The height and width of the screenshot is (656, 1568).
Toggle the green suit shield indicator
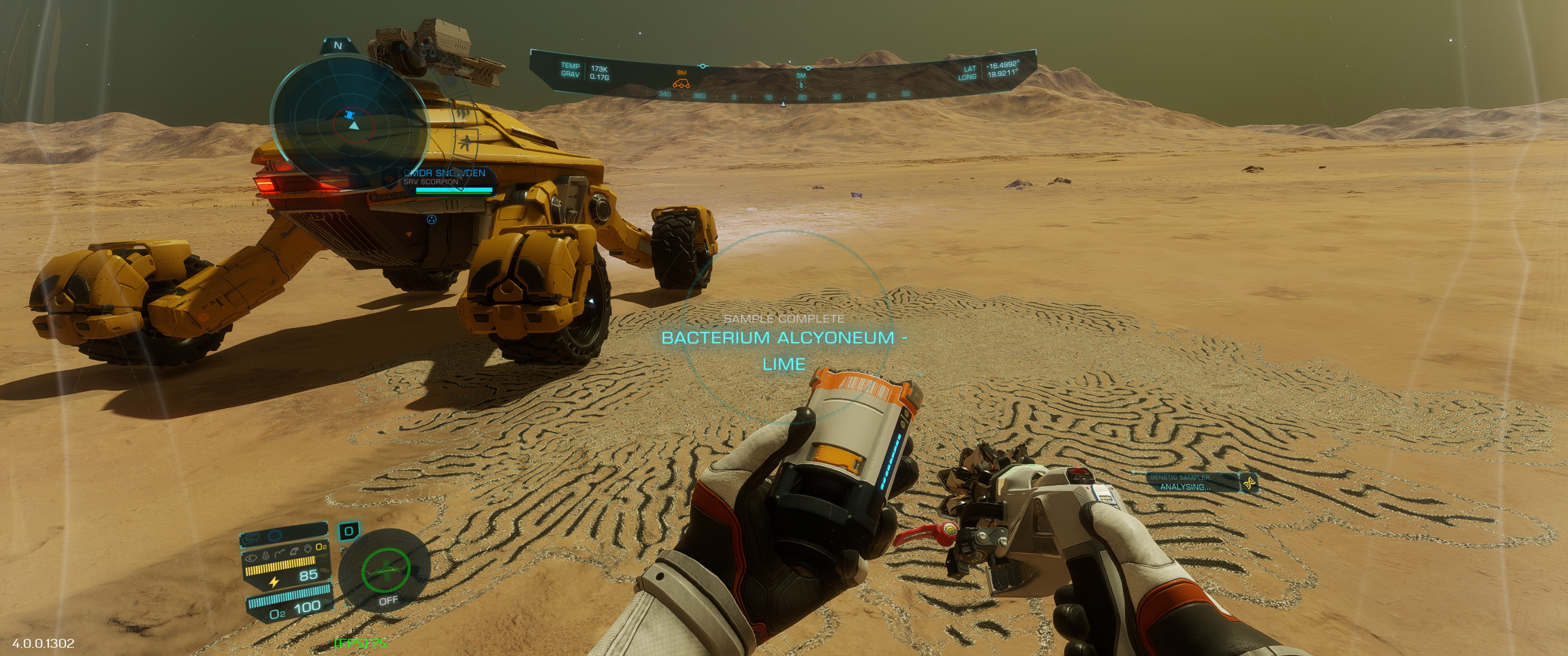click(x=385, y=570)
